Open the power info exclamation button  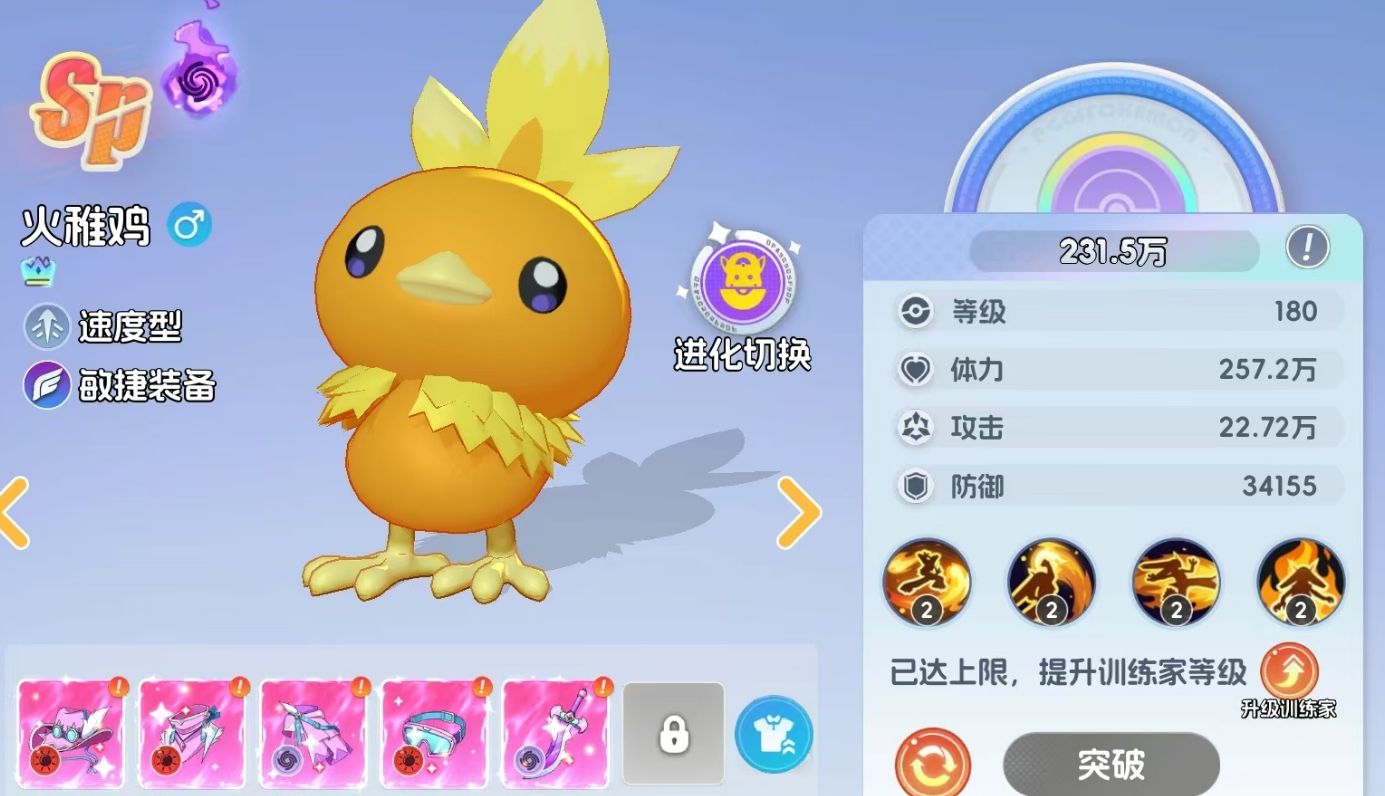click(x=1307, y=246)
